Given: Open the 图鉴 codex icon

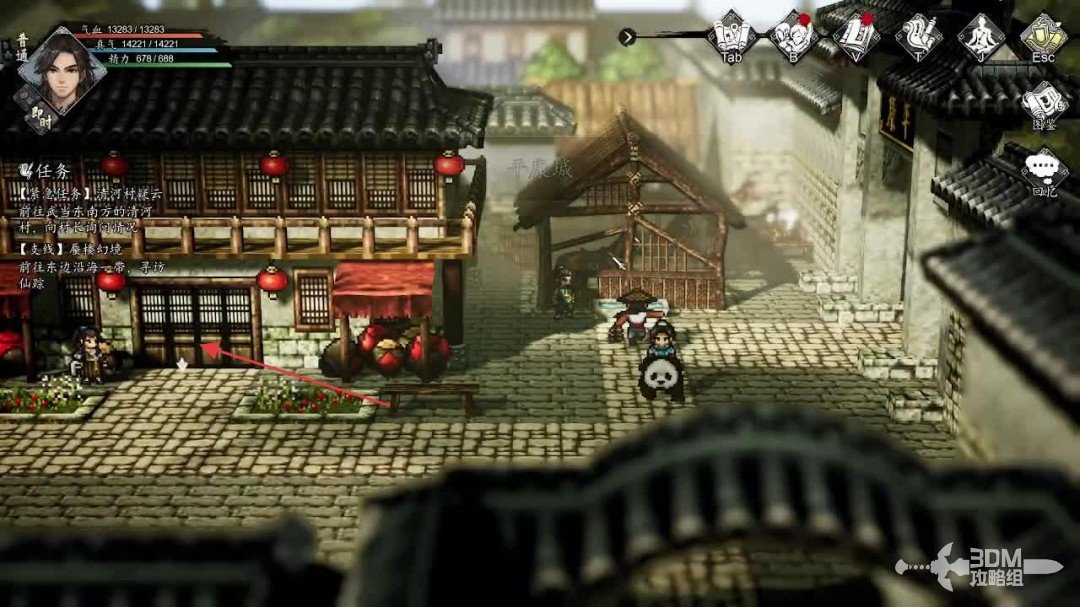Looking at the screenshot, I should click(1044, 103).
